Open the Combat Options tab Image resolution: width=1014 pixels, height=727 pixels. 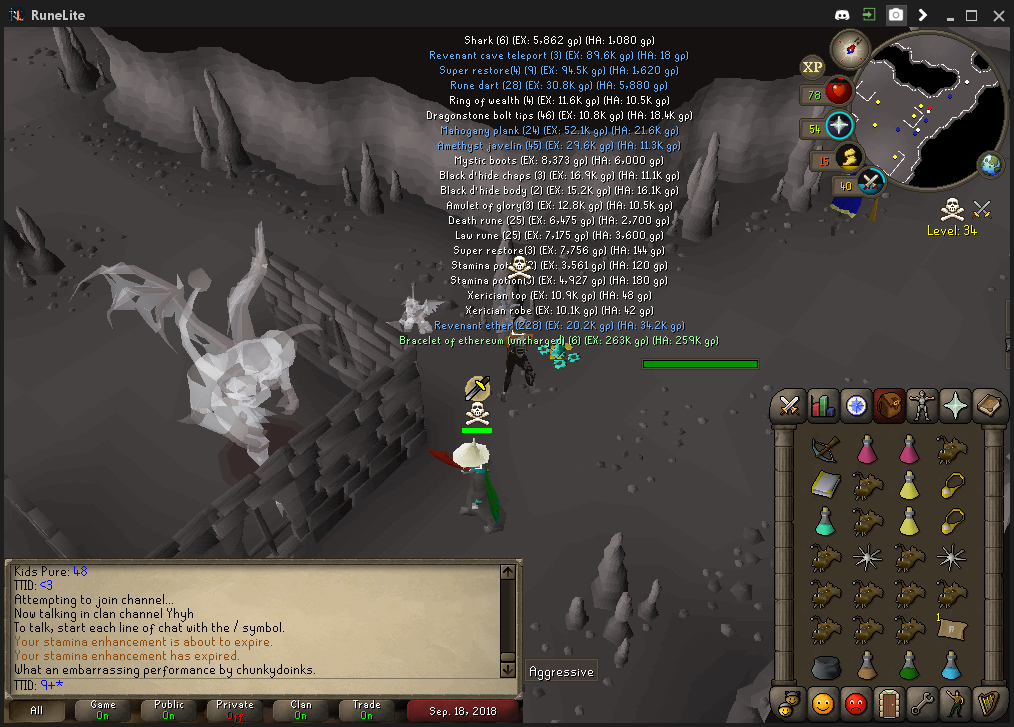pyautogui.click(x=790, y=405)
